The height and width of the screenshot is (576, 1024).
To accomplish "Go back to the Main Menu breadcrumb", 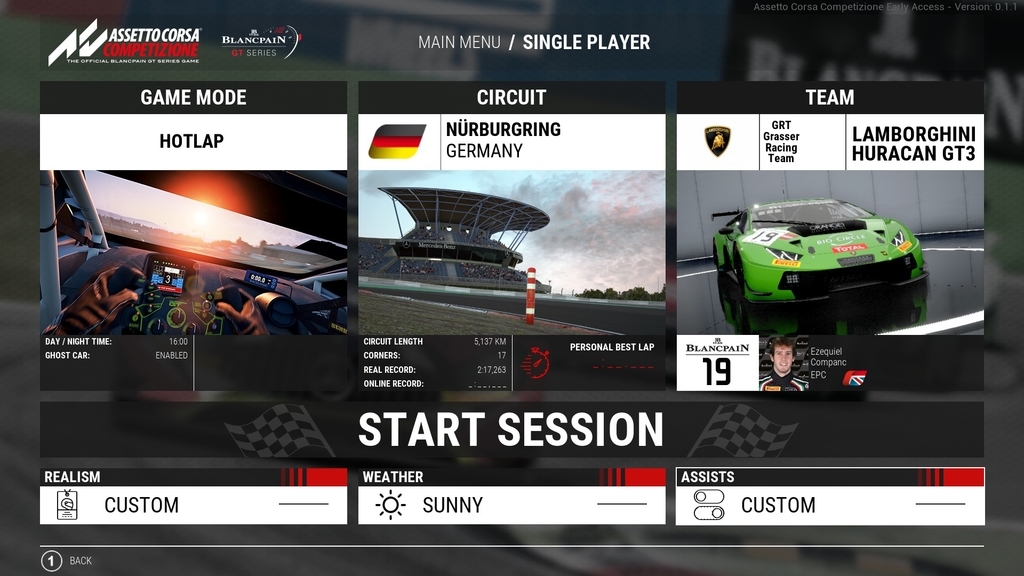I will tap(459, 42).
